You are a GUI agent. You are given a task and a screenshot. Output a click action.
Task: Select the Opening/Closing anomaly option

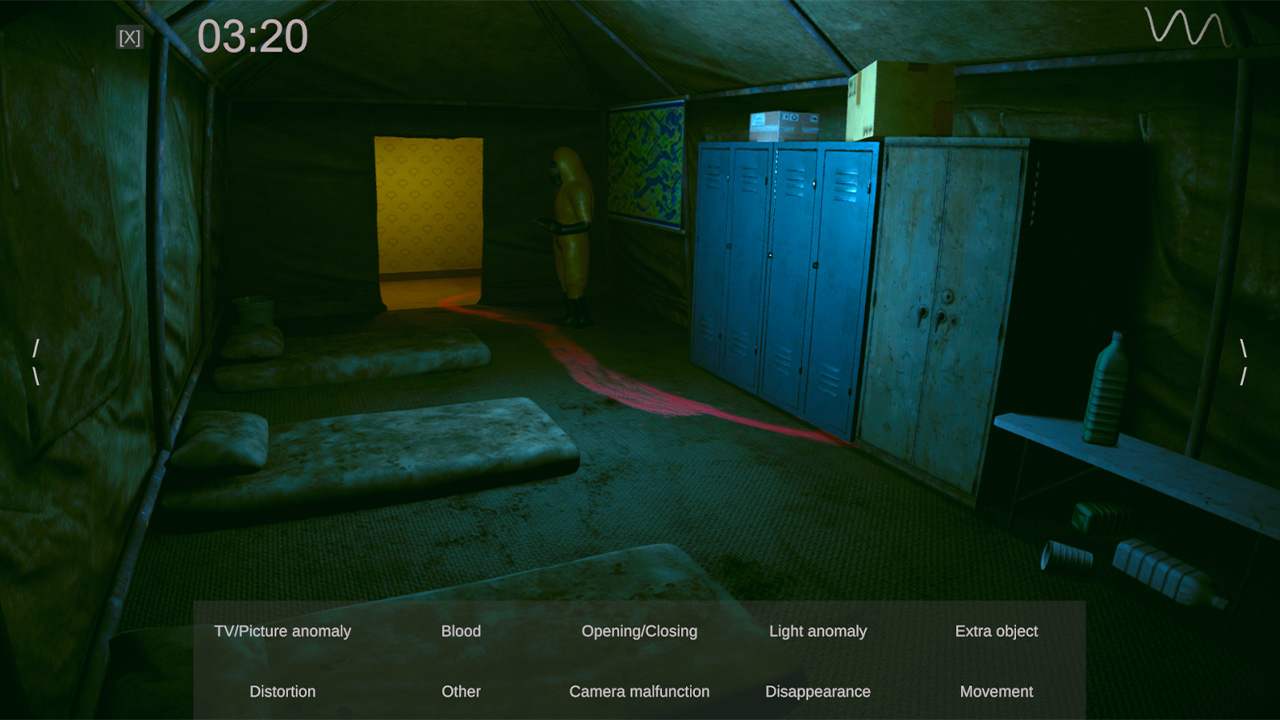coord(639,631)
